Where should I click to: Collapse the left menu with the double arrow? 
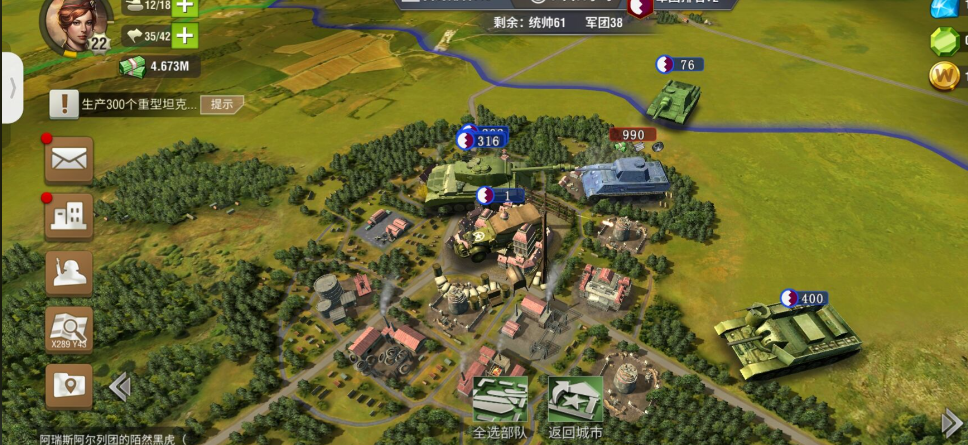[x=119, y=387]
